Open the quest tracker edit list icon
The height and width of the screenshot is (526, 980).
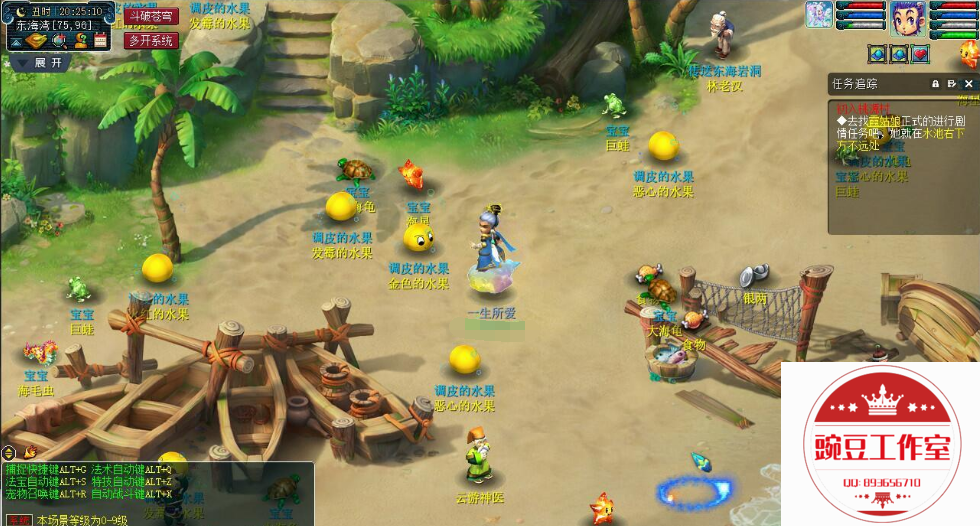click(952, 84)
